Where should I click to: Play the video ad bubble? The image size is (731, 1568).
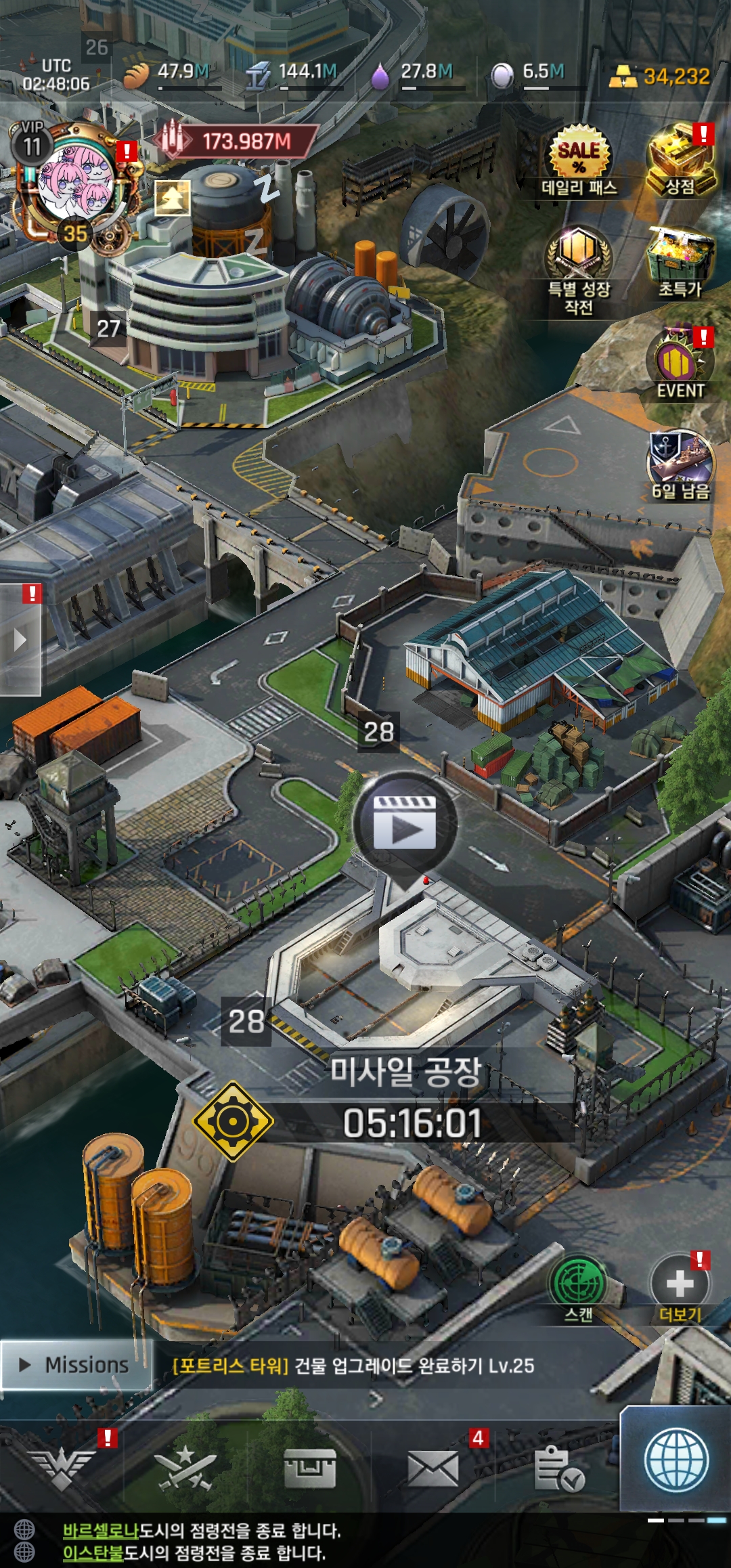point(405,823)
